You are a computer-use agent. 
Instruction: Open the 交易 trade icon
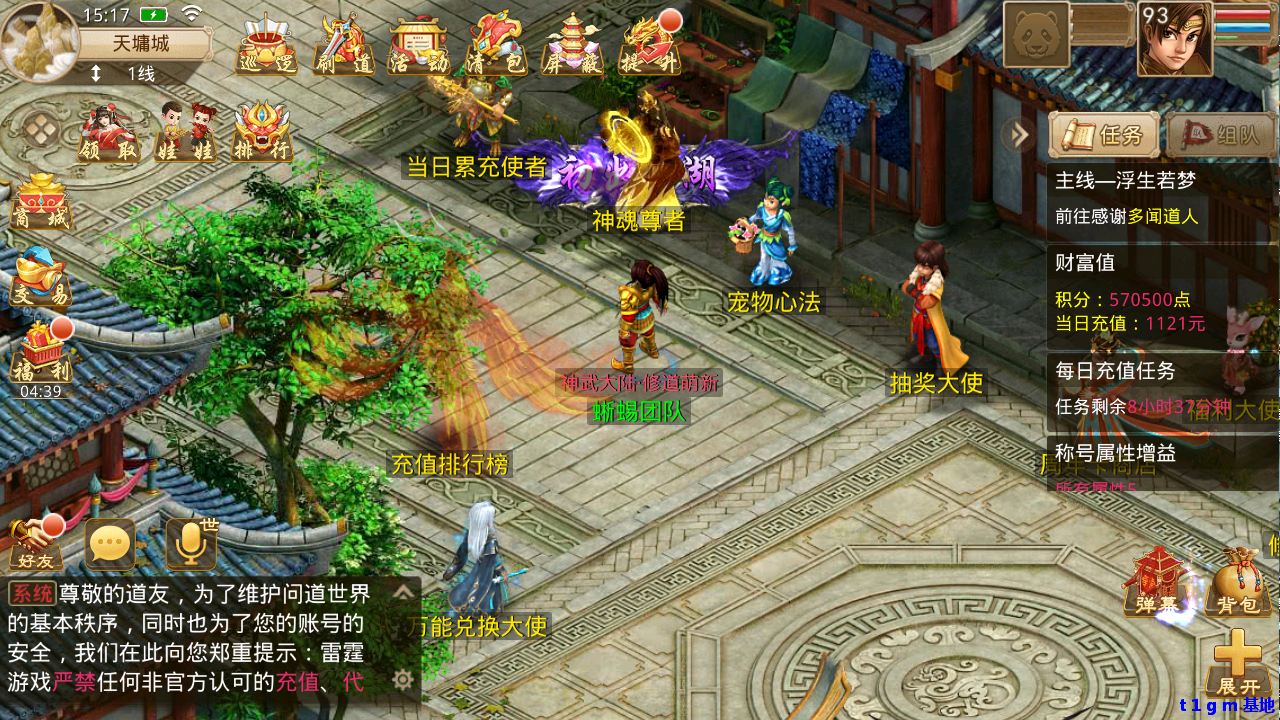[41, 278]
